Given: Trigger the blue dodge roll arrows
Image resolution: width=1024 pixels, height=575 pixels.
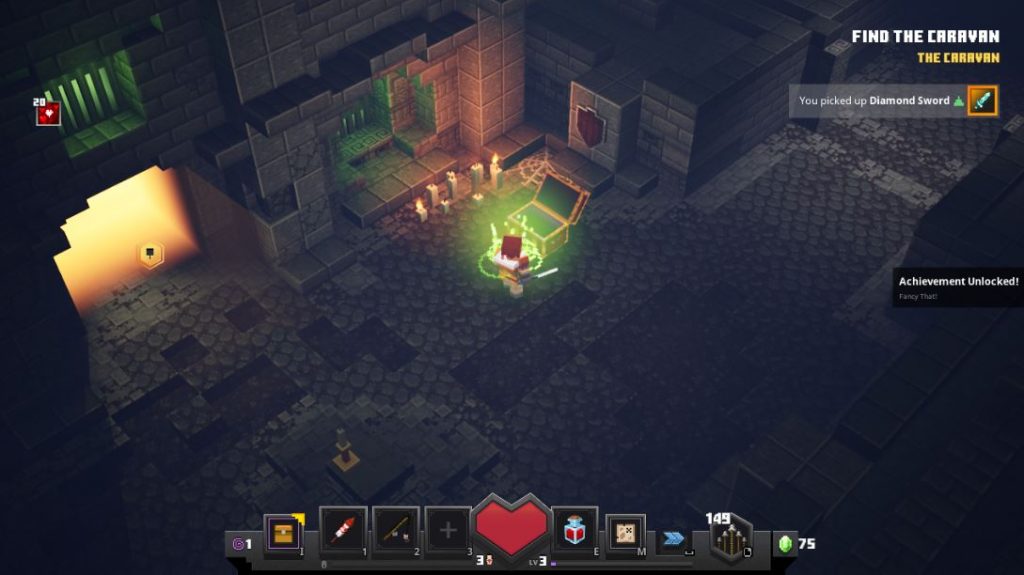Looking at the screenshot, I should (674, 538).
